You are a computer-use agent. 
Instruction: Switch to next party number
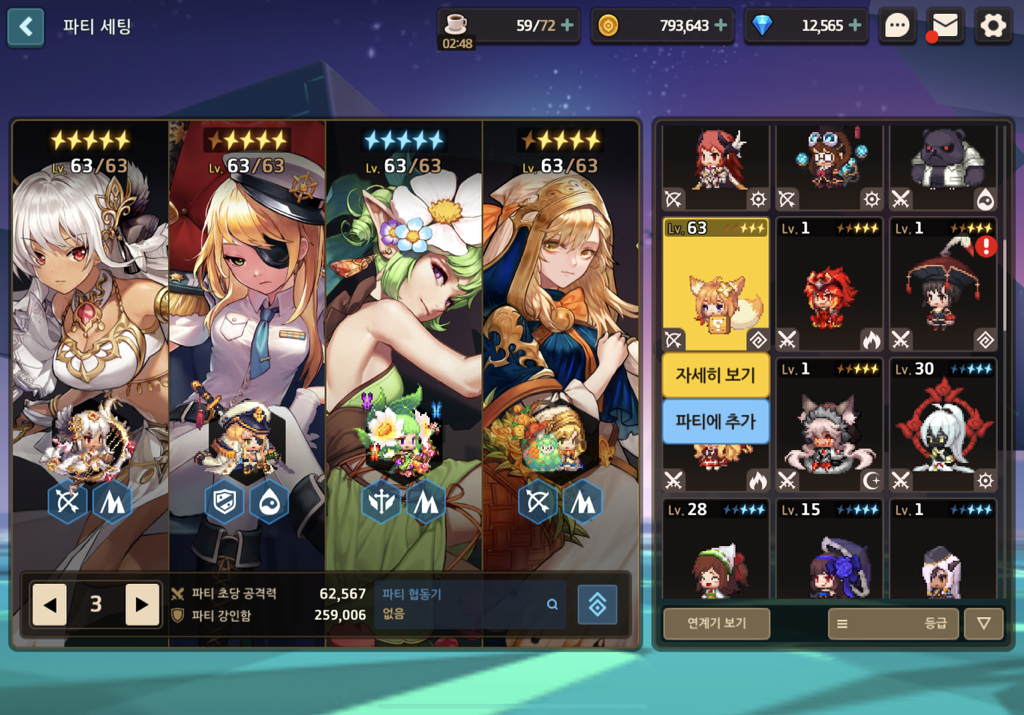142,604
